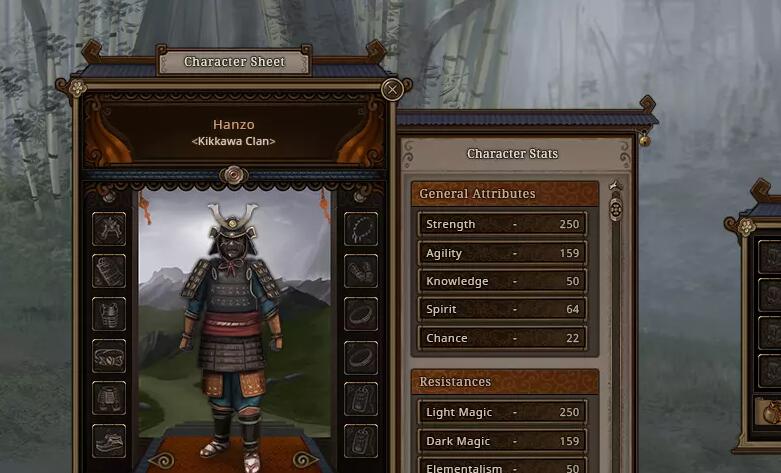The height and width of the screenshot is (473, 781).
Task: Choose the gloves equipment slot
Action: coord(360,271)
